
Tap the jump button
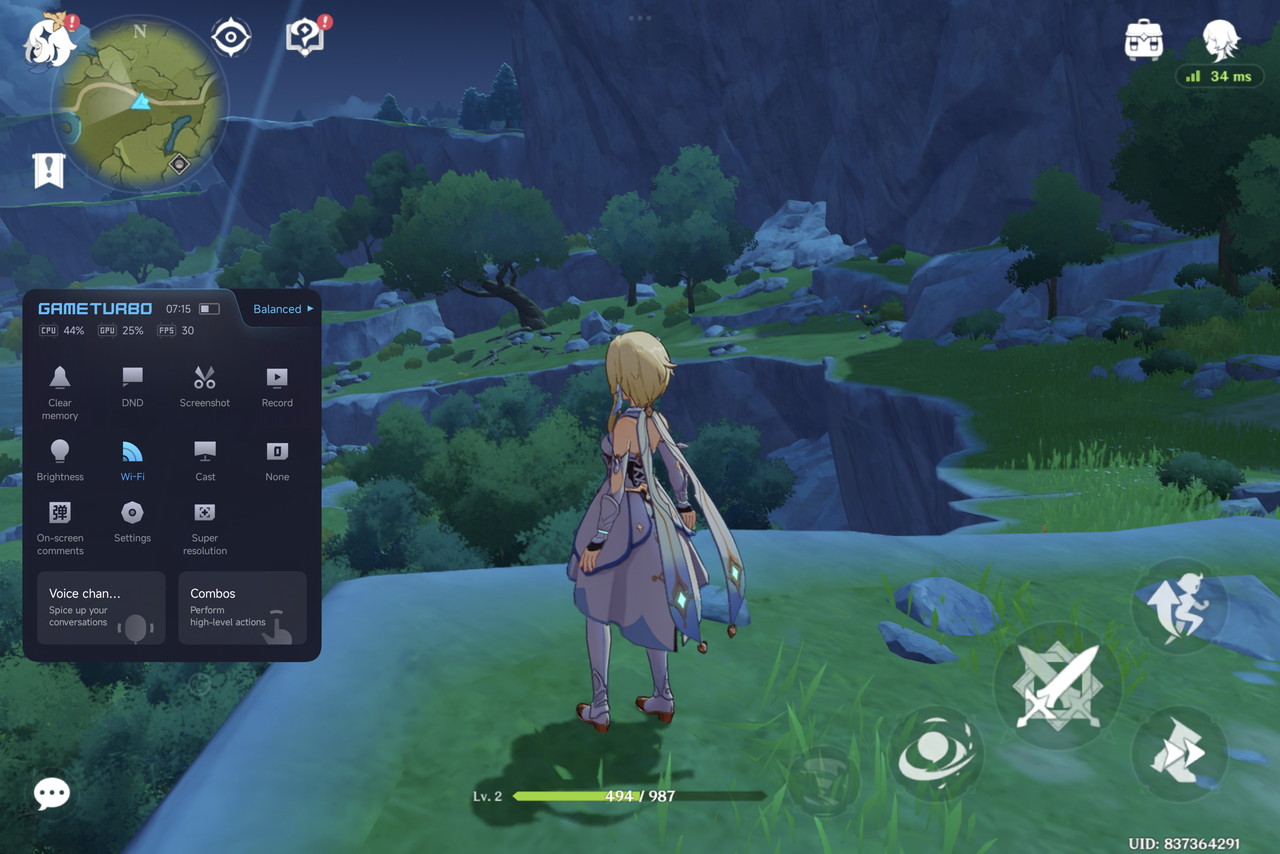(1180, 607)
